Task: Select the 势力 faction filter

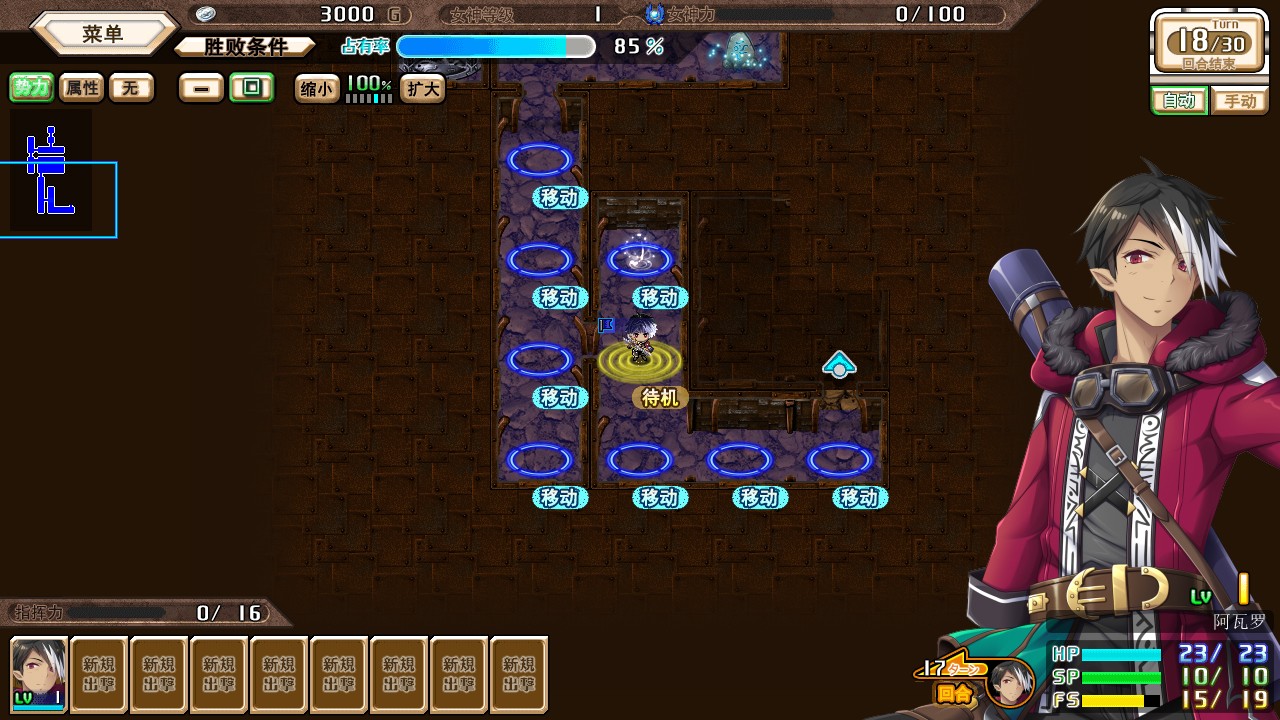Action: point(31,88)
